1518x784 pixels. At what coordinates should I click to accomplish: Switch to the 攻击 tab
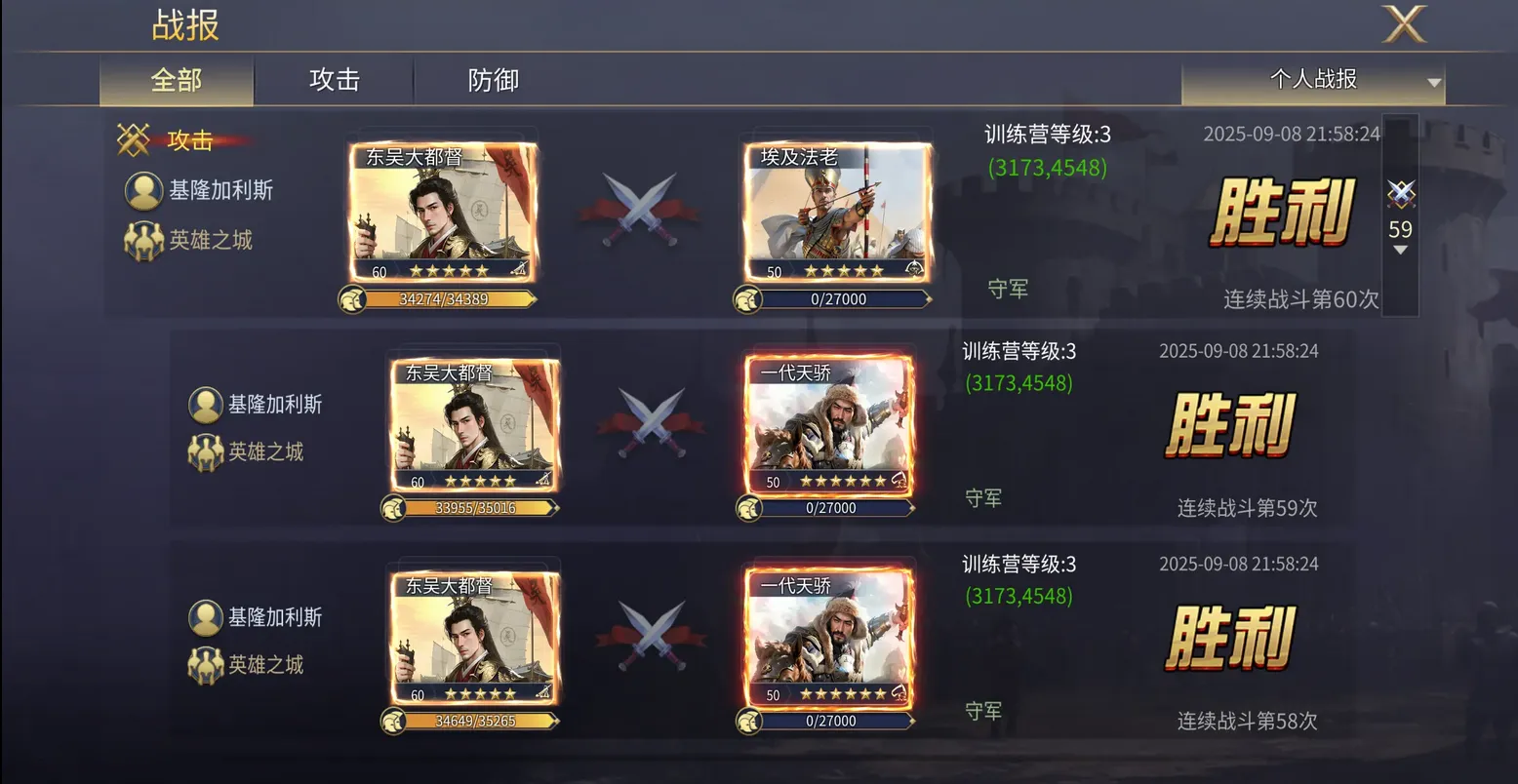click(x=335, y=80)
